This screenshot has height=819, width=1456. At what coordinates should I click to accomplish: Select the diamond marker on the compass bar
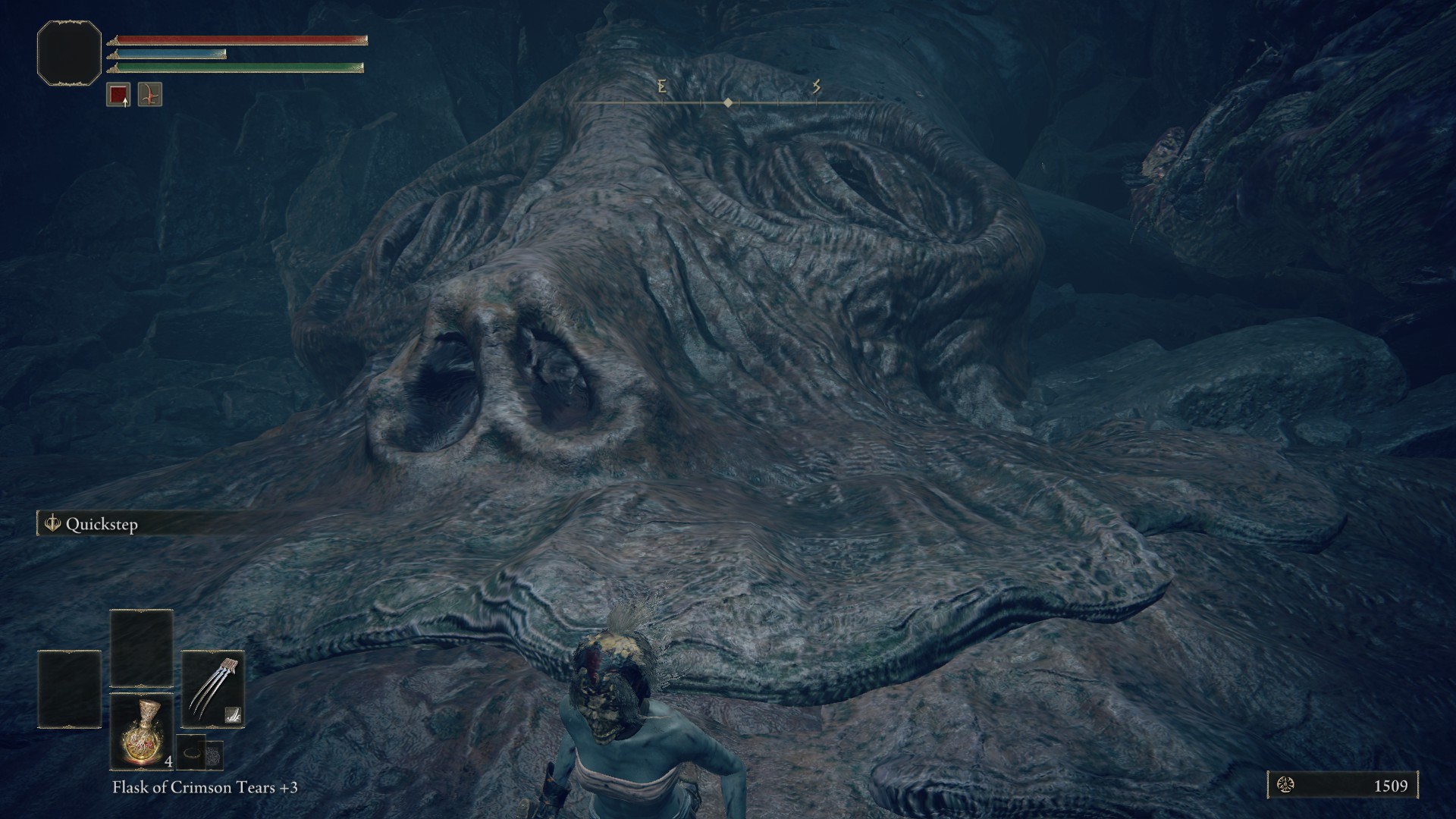coord(728,103)
